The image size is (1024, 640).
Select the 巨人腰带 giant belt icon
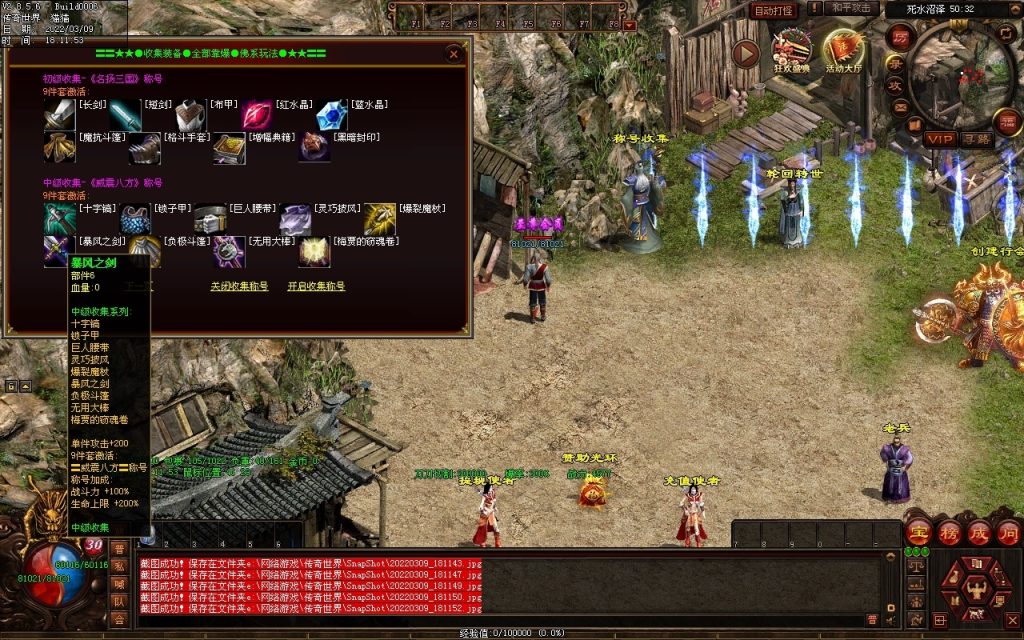210,219
